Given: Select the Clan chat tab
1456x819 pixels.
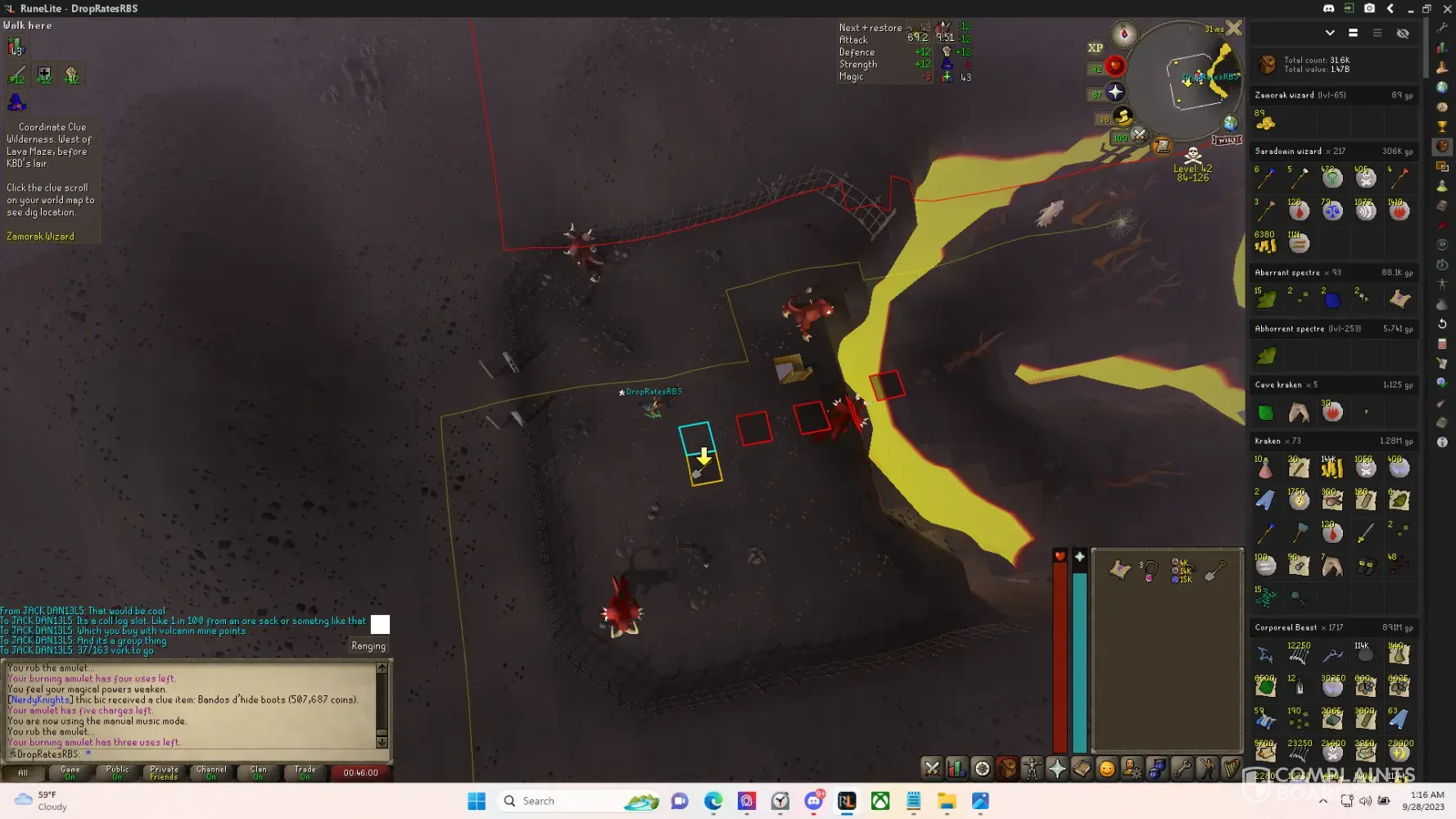Looking at the screenshot, I should pyautogui.click(x=258, y=772).
